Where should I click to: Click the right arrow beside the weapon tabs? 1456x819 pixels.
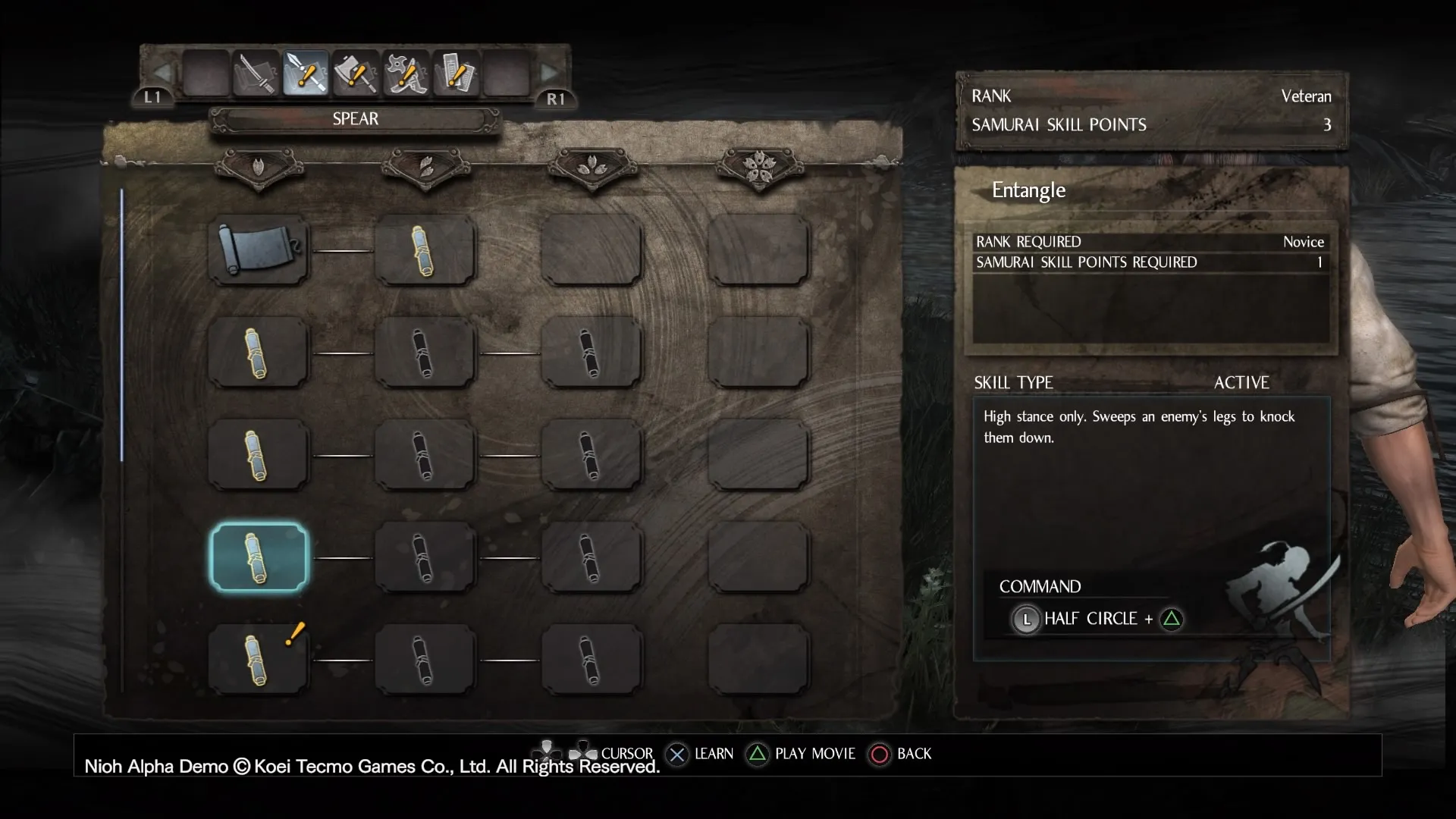pyautogui.click(x=549, y=74)
